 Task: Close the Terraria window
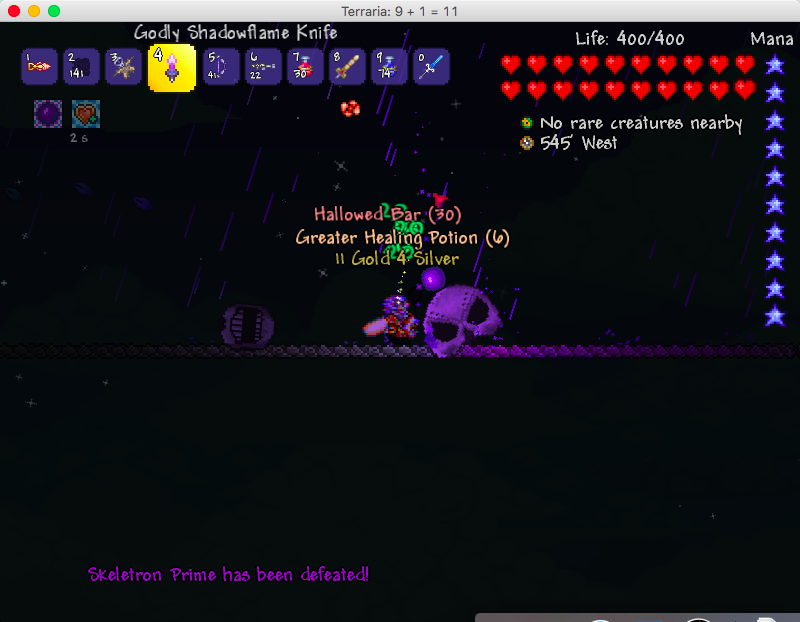click(x=14, y=11)
